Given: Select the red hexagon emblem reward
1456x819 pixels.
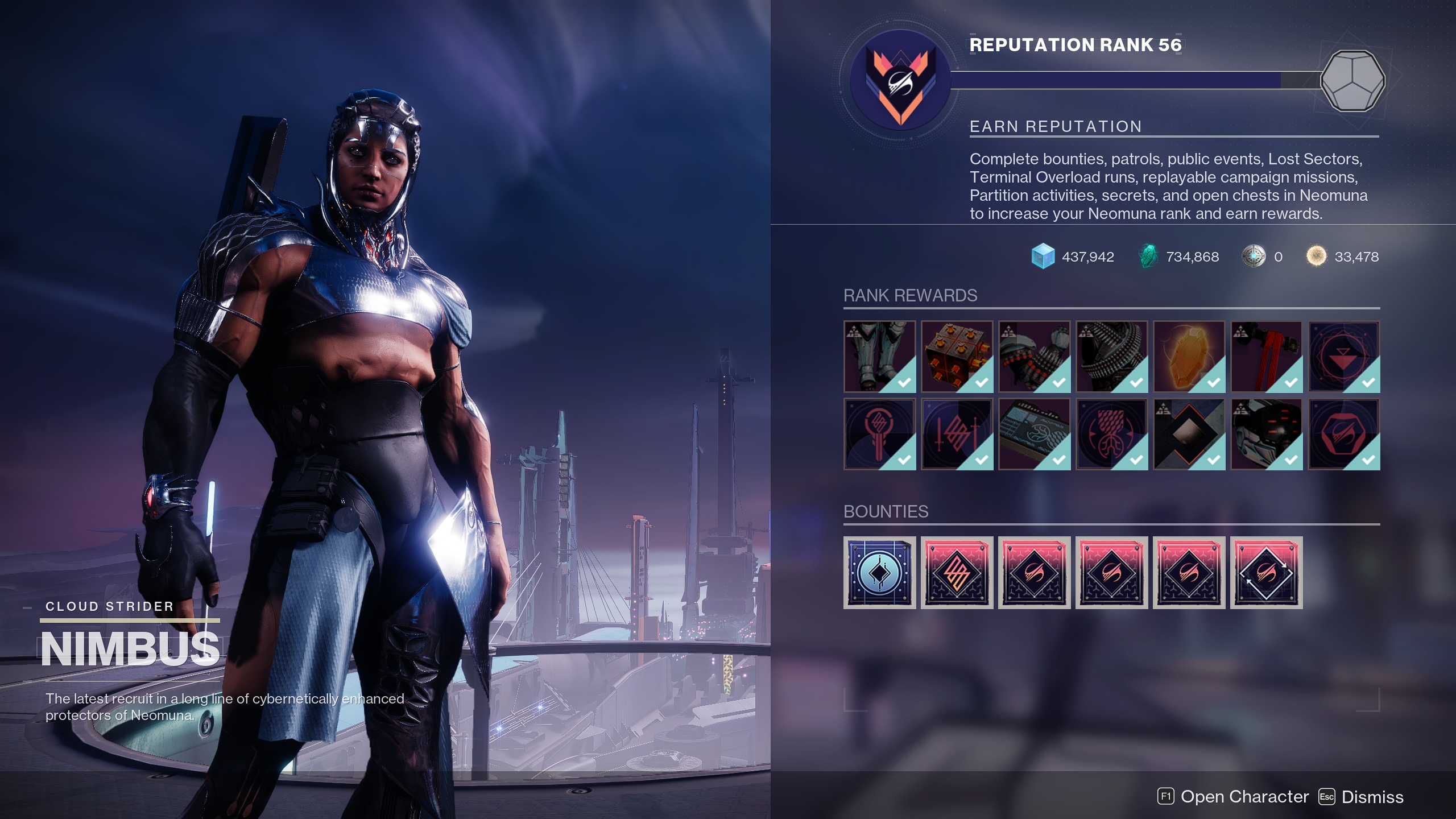Looking at the screenshot, I should pos(1343,434).
